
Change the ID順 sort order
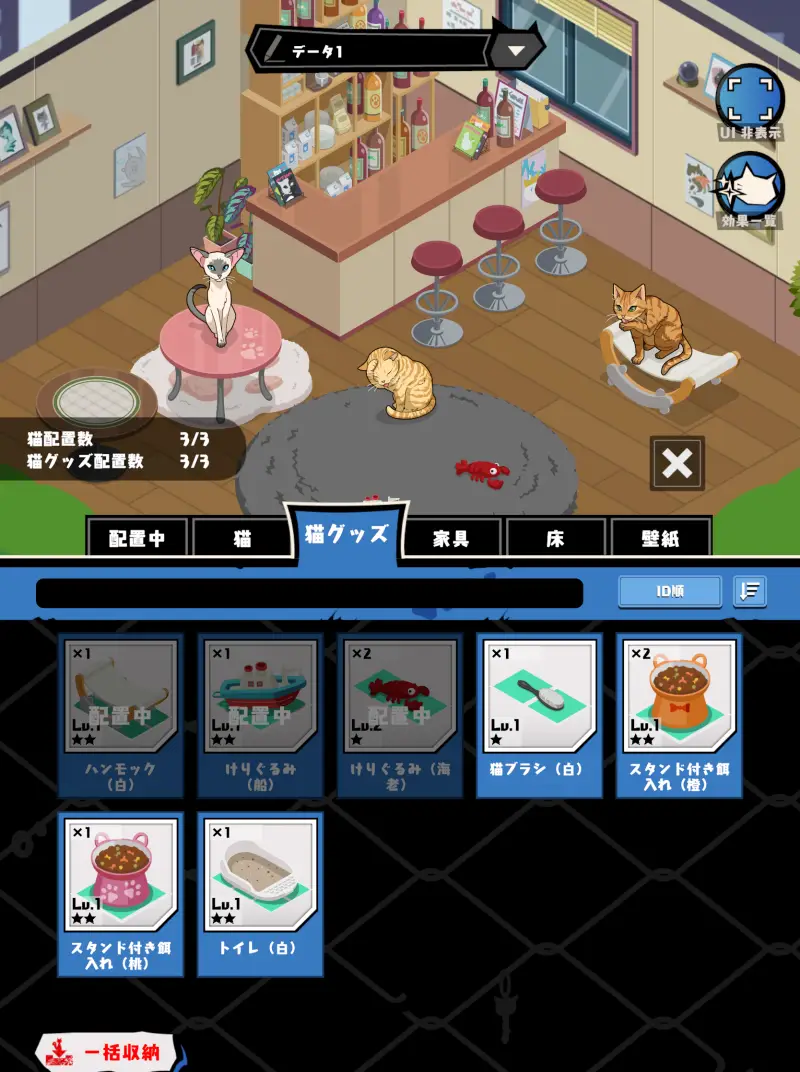coord(669,591)
